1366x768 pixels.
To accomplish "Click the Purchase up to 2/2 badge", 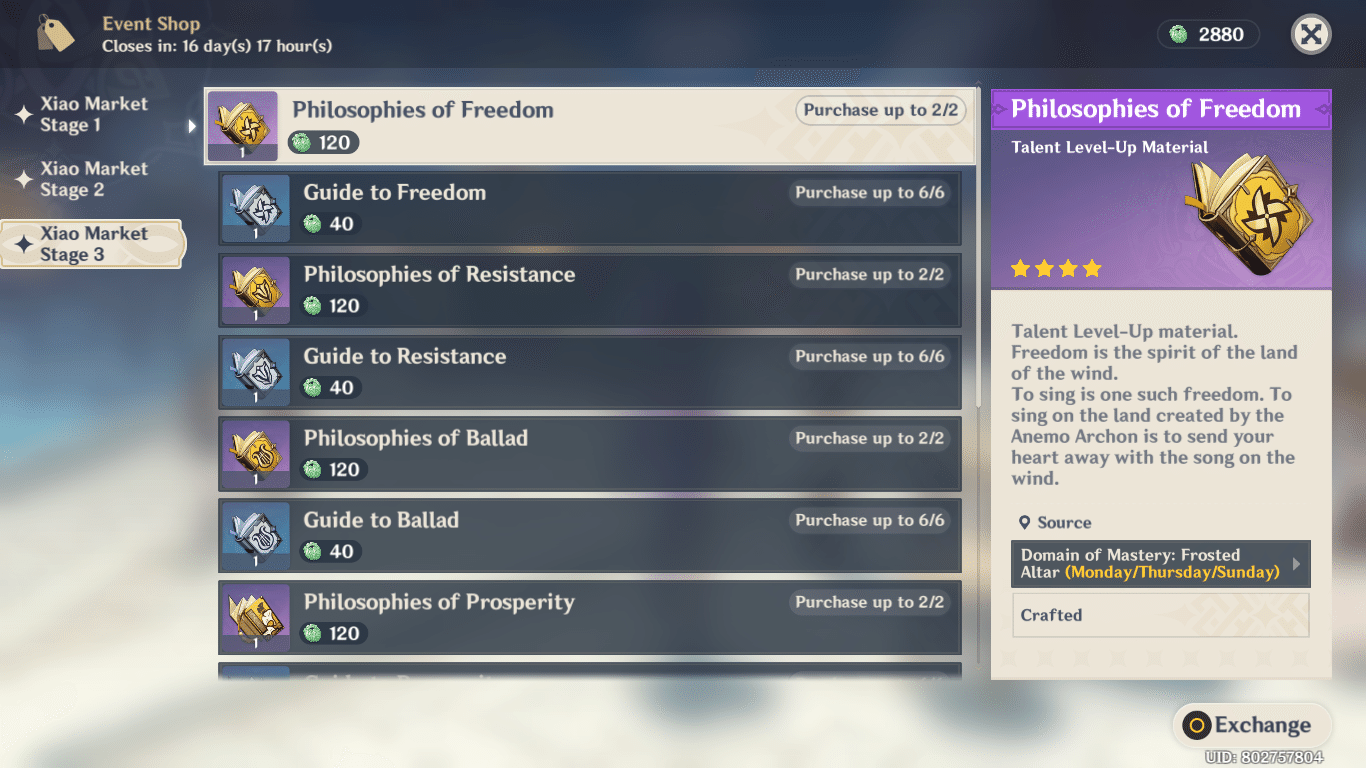I will tap(880, 110).
